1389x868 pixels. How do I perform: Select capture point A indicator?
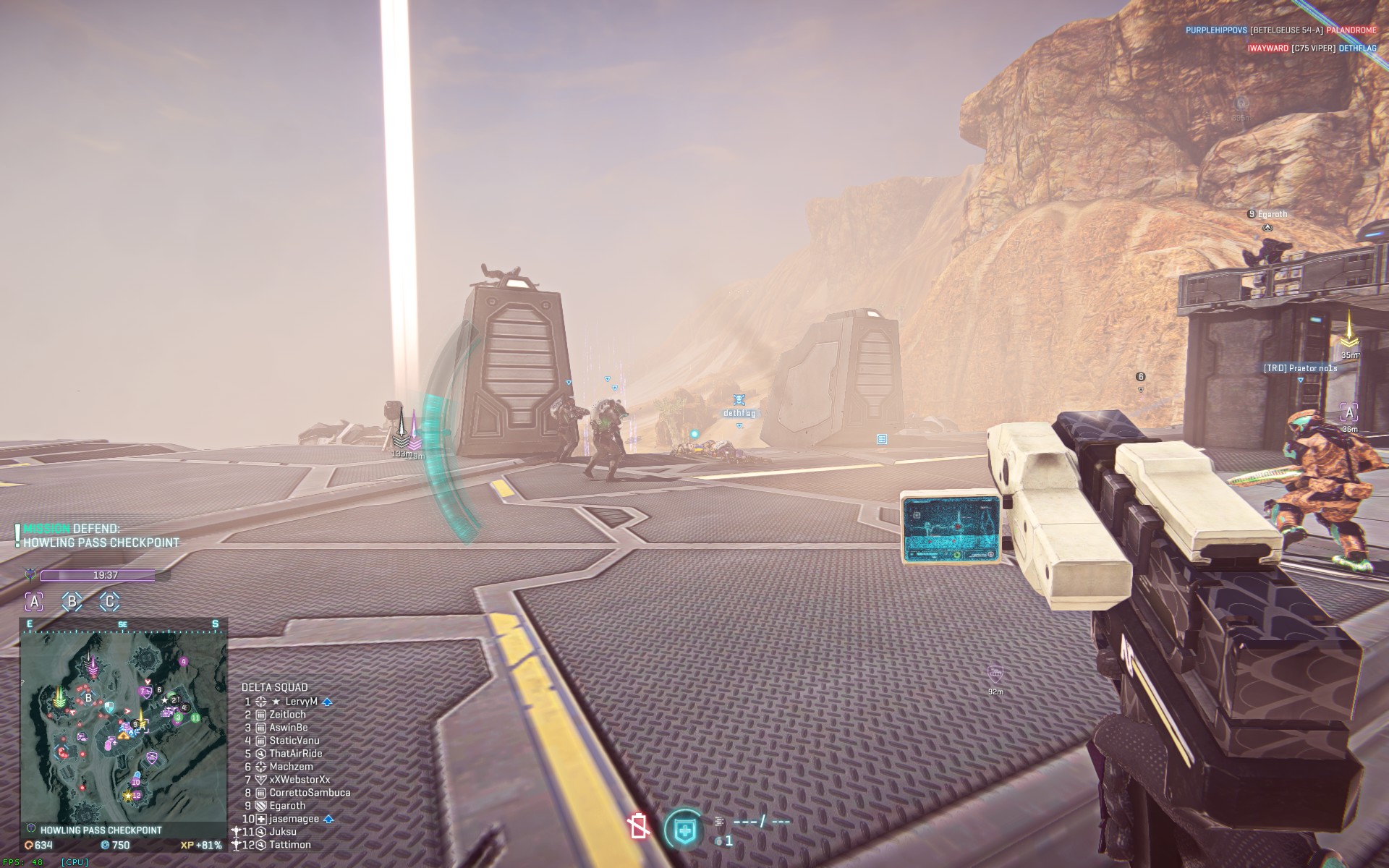[34, 601]
